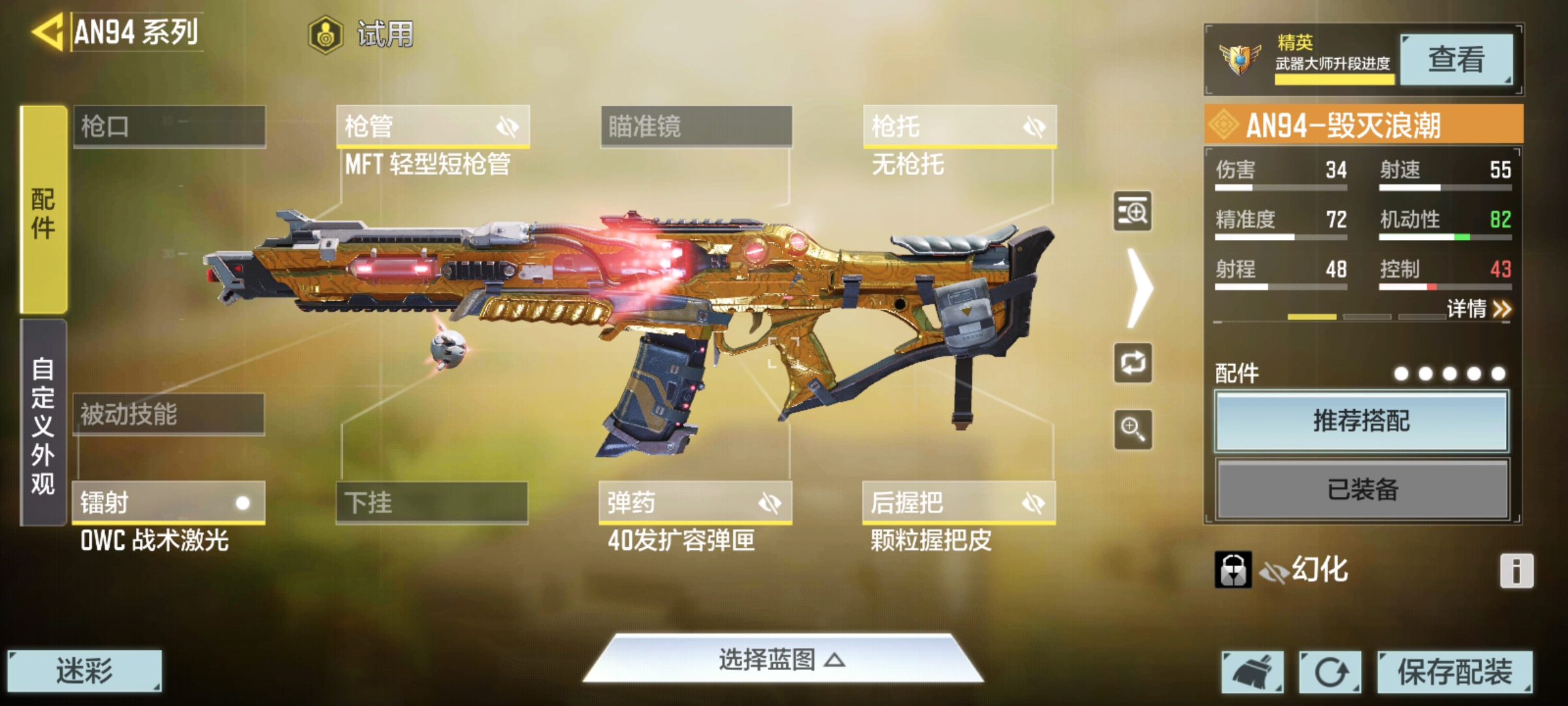Open the 镭射 laser attachment slot
The width and height of the screenshot is (1568, 706).
click(x=169, y=503)
